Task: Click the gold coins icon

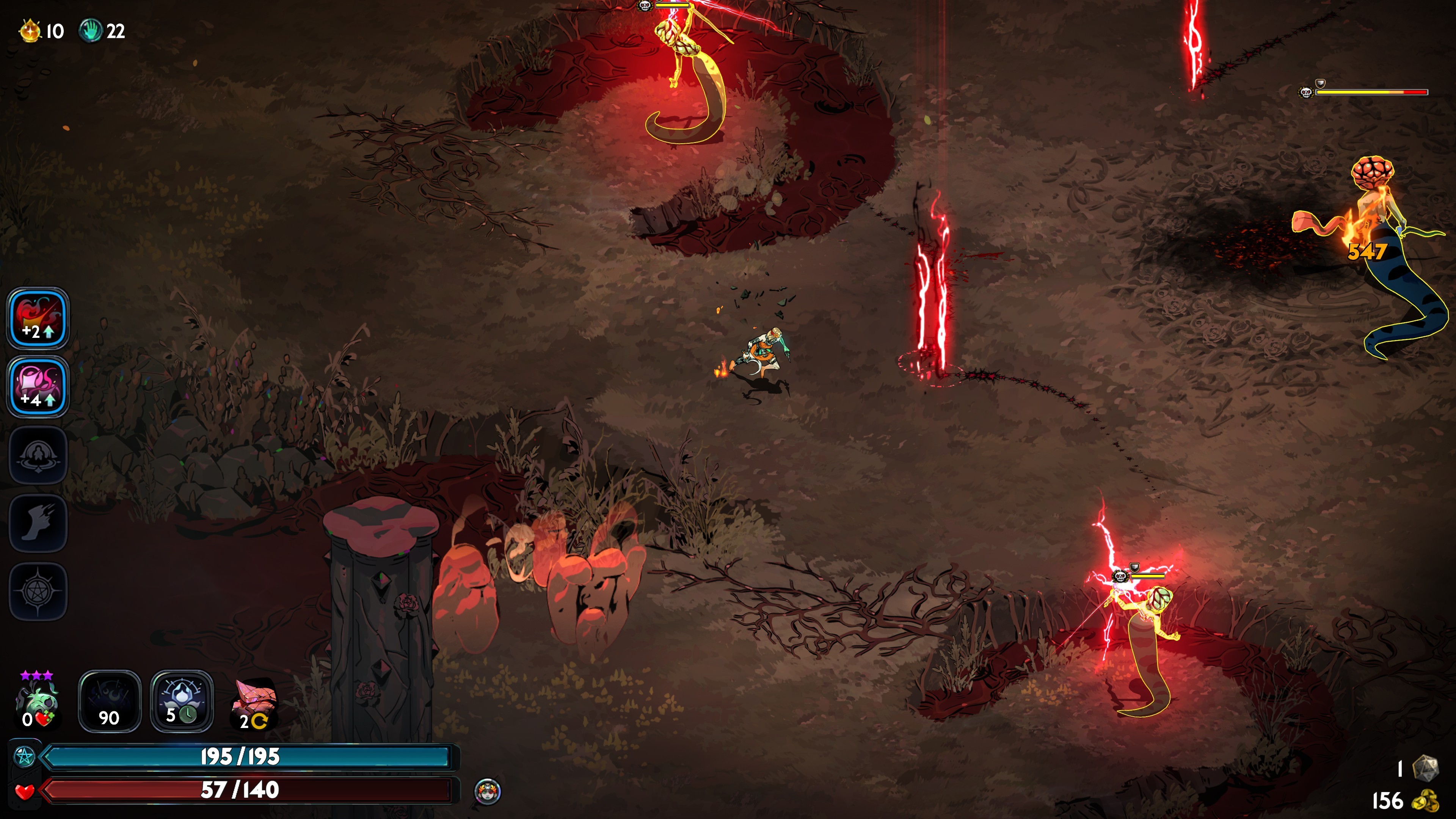Action: point(1425,801)
